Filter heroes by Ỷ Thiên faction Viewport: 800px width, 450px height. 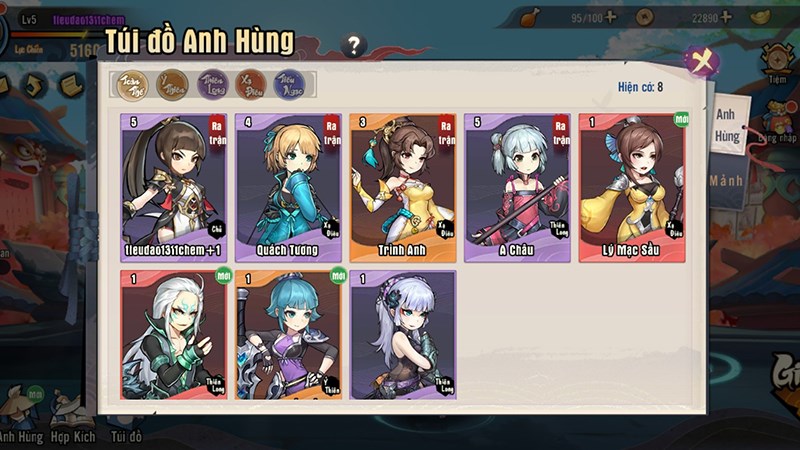click(173, 85)
